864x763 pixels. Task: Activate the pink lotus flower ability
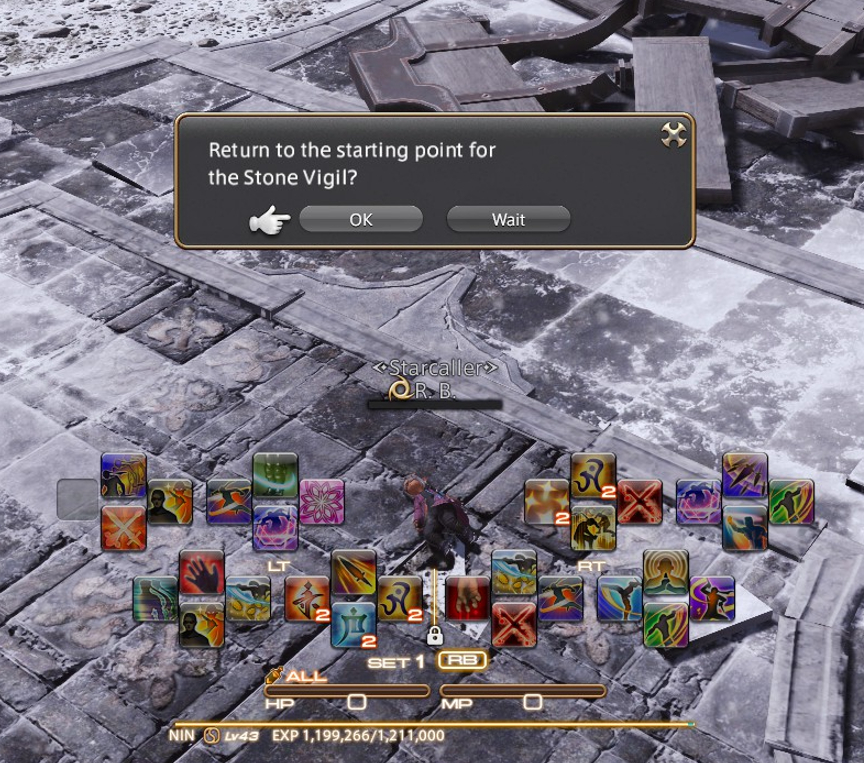(322, 502)
